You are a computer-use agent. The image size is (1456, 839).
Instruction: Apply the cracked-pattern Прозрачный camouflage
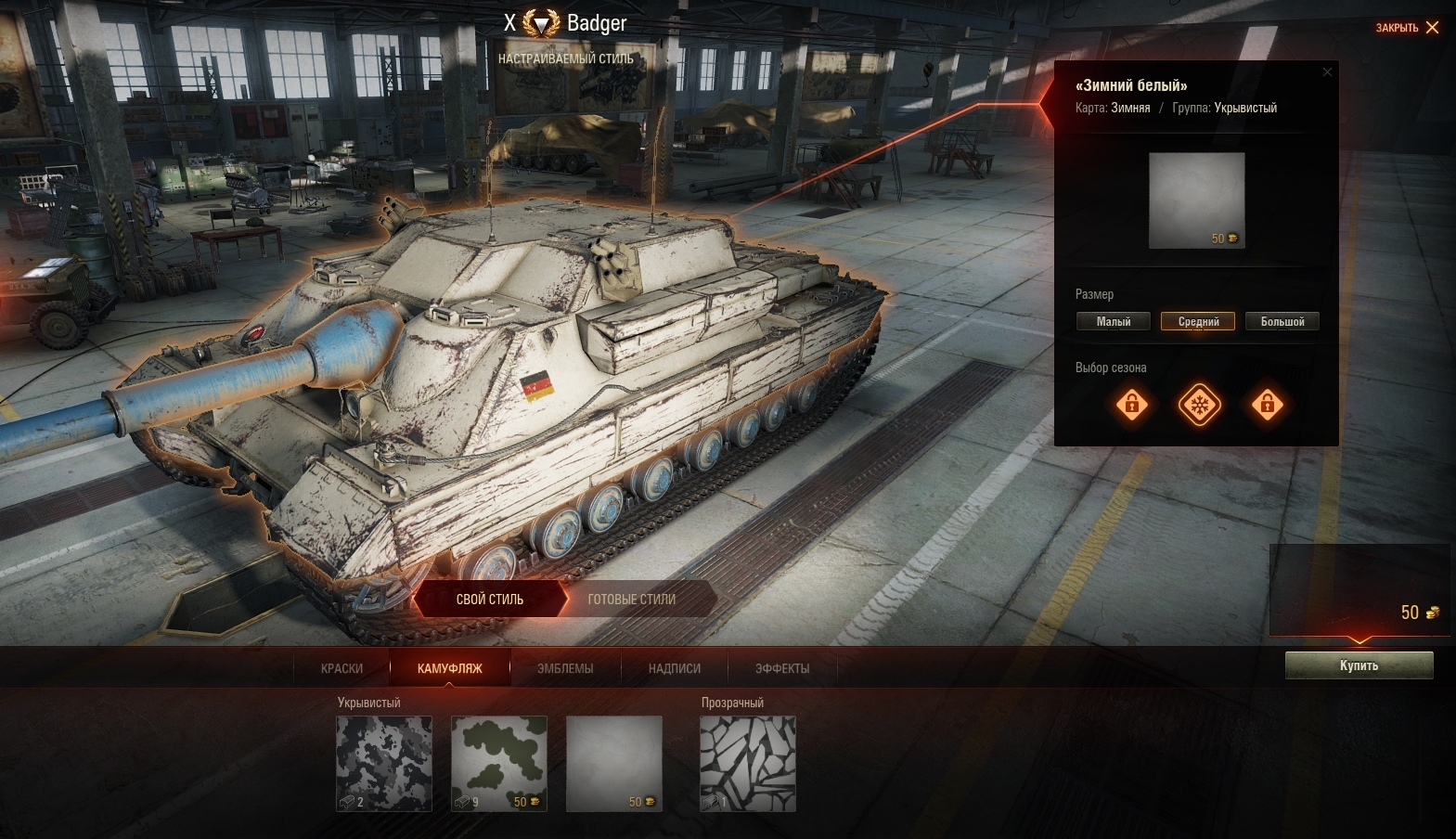[748, 763]
